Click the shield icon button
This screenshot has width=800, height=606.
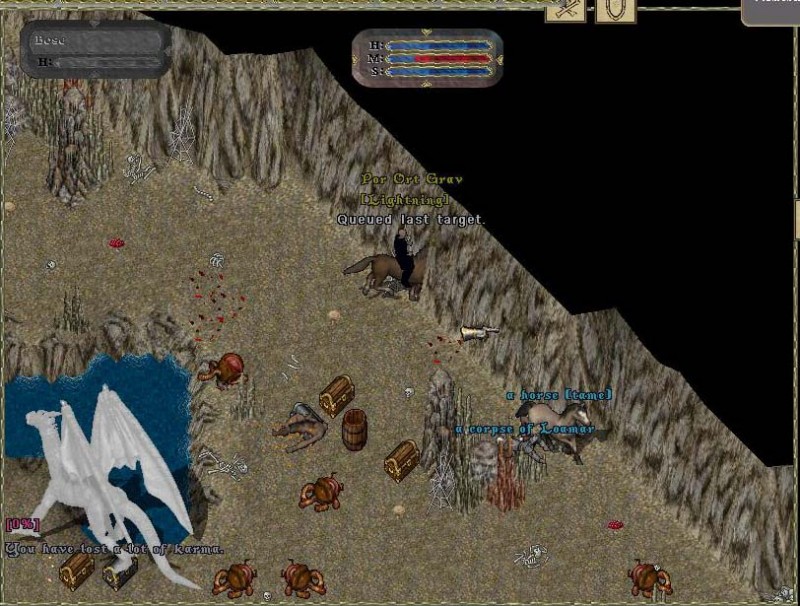click(614, 9)
